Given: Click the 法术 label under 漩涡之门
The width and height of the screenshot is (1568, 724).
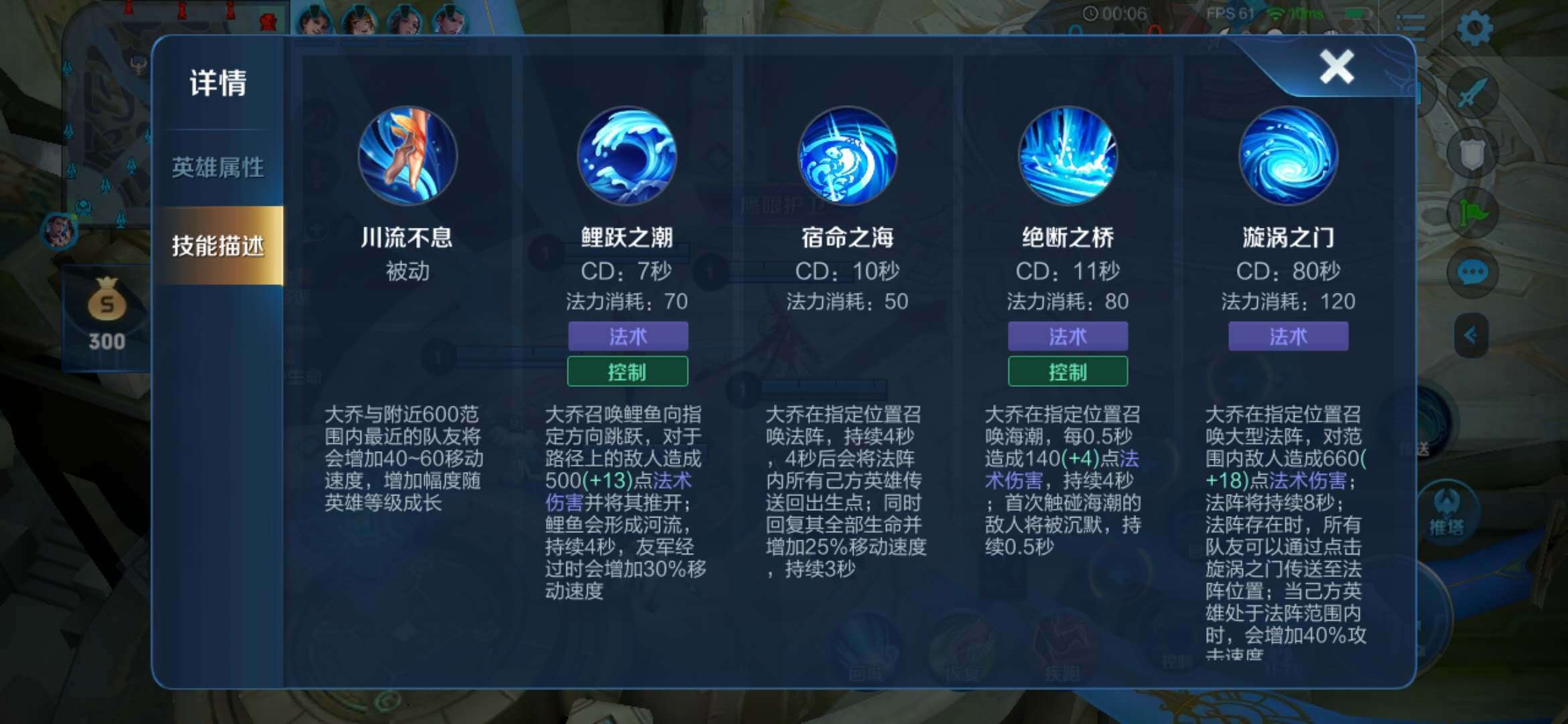Looking at the screenshot, I should [1288, 337].
